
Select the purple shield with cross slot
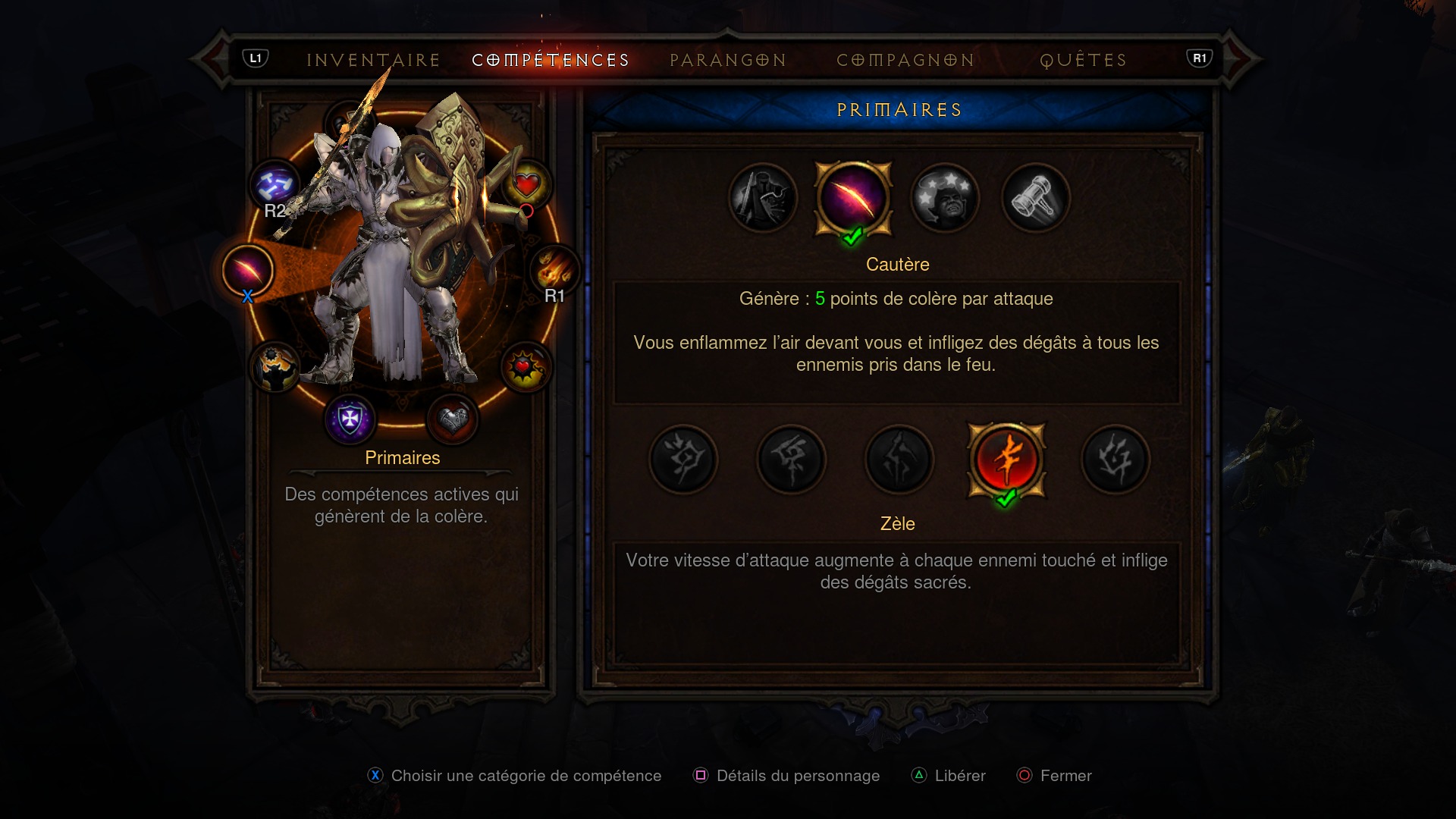(350, 418)
